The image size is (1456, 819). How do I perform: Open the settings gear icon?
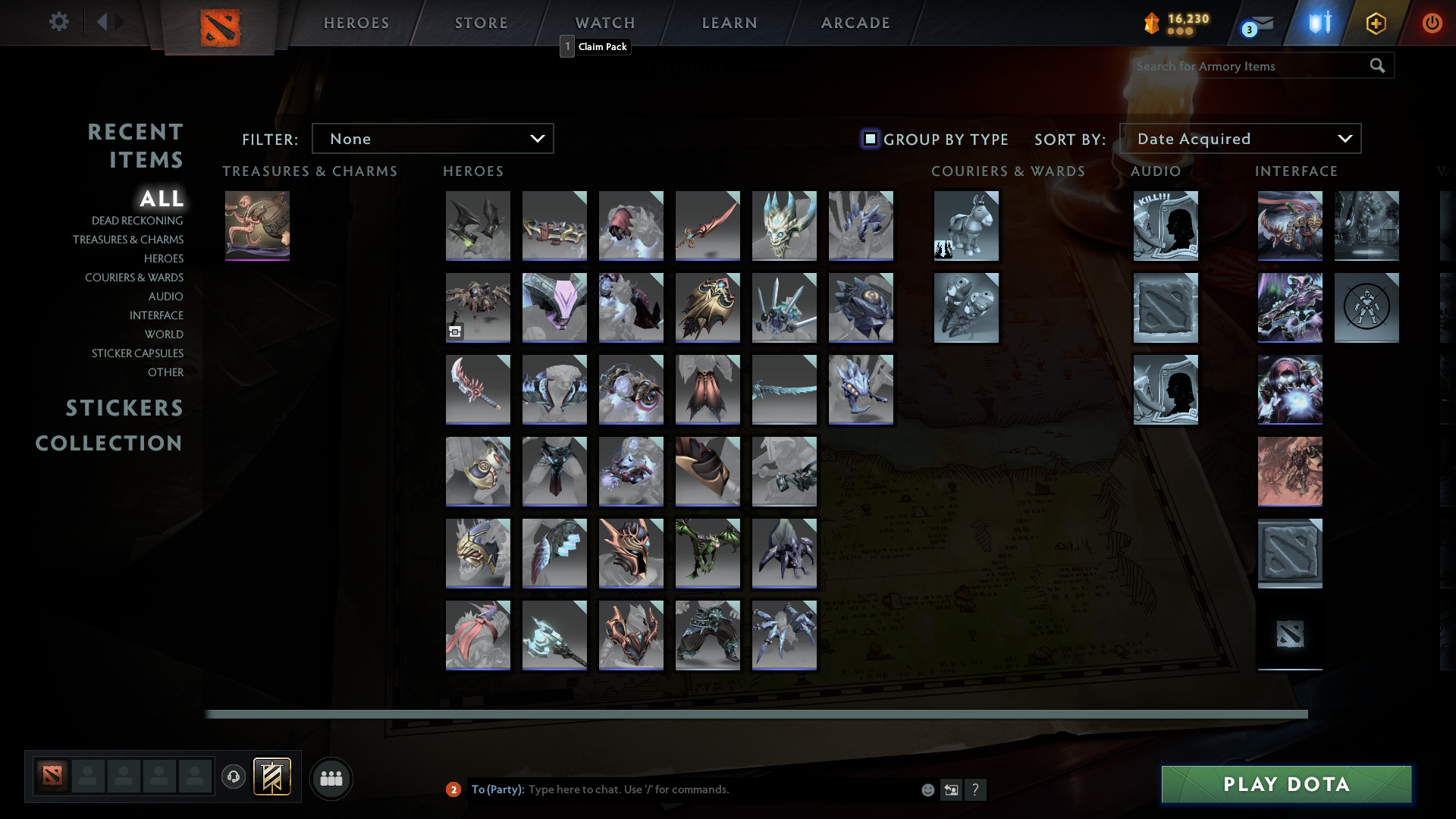pyautogui.click(x=59, y=22)
